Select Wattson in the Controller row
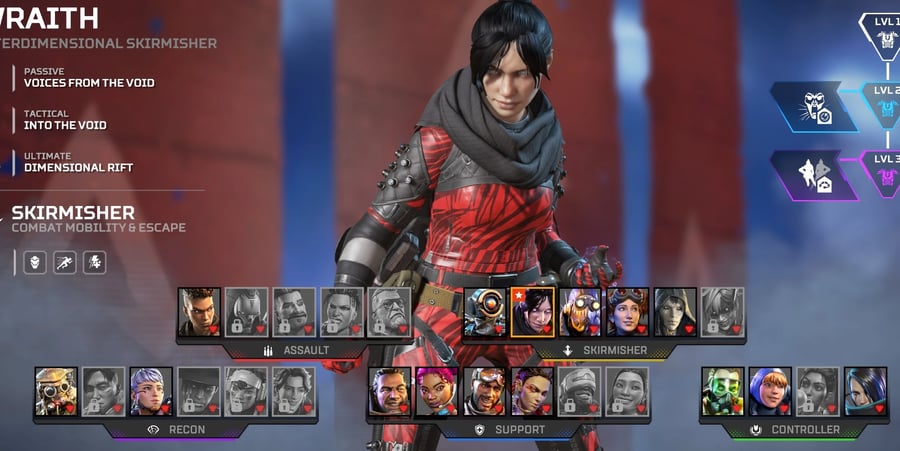900x451 pixels. point(770,391)
